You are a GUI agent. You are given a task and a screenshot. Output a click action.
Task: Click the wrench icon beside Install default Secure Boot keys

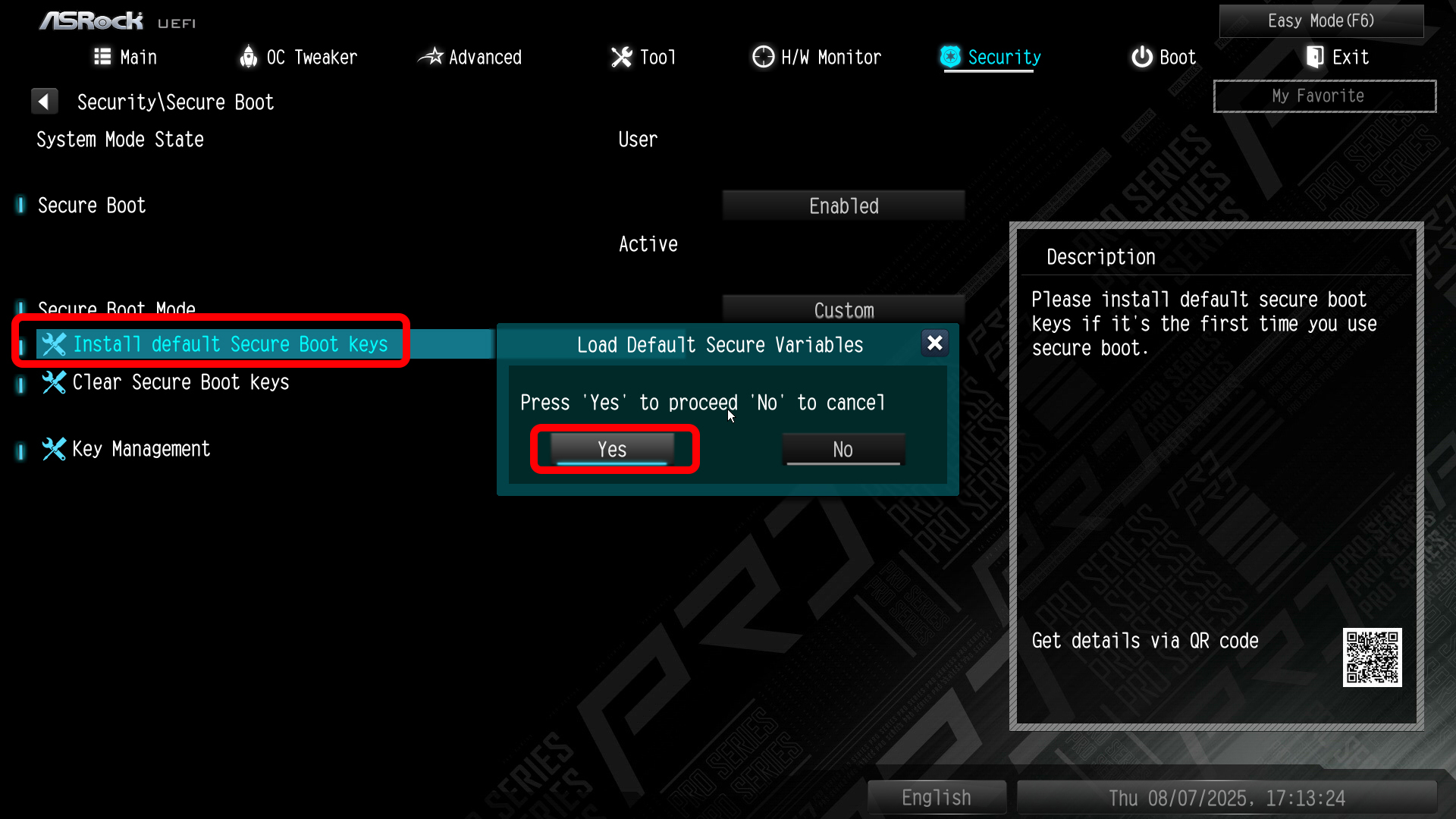click(x=53, y=344)
